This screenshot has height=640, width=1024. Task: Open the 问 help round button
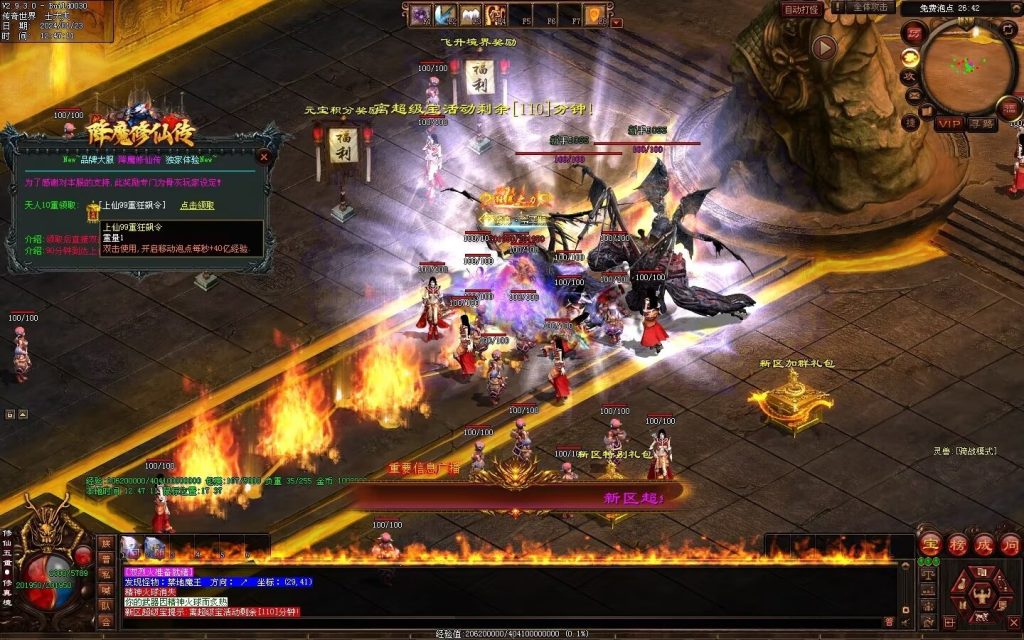tap(1010, 544)
